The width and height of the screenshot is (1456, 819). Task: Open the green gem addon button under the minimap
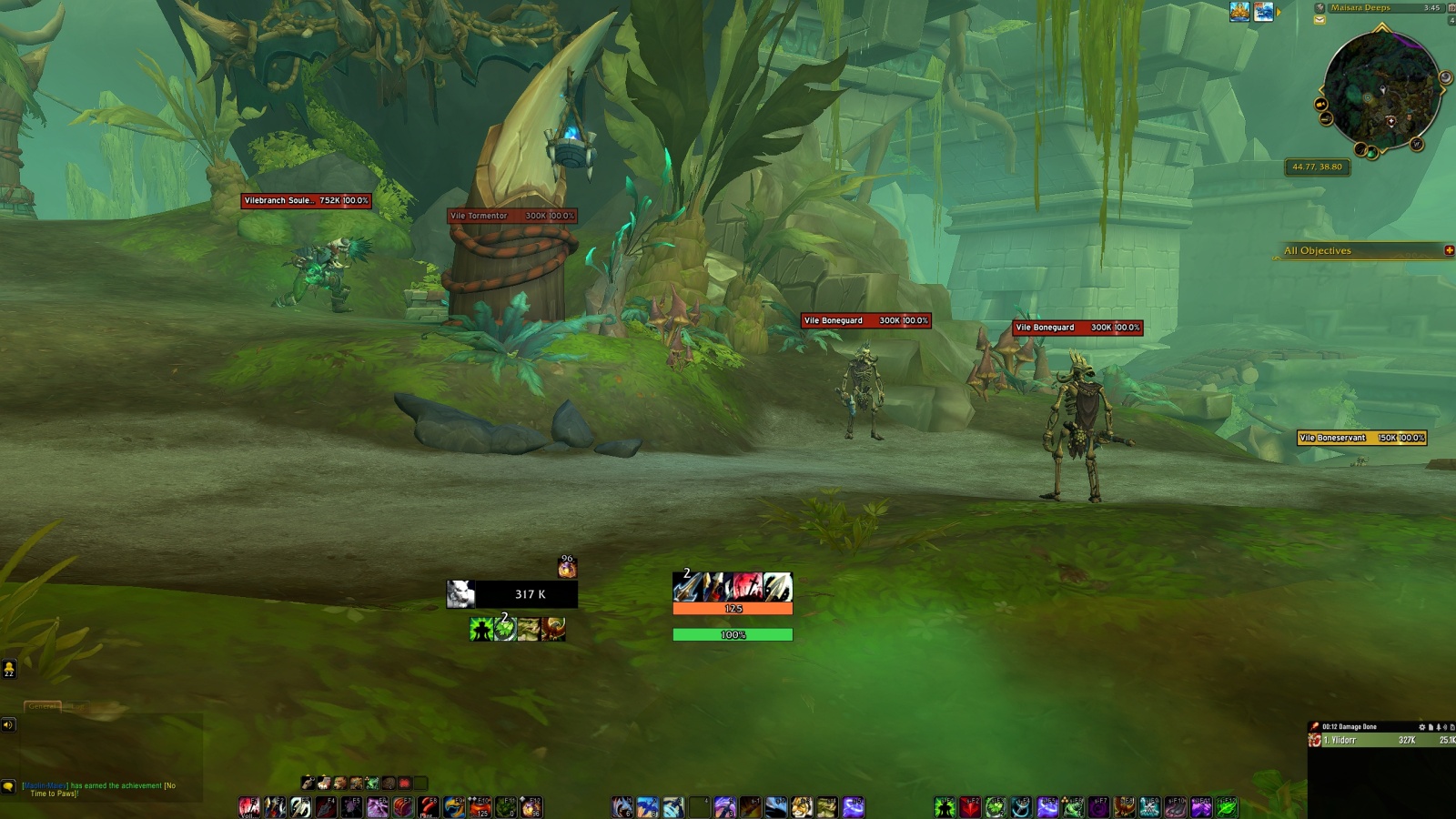tap(1371, 153)
